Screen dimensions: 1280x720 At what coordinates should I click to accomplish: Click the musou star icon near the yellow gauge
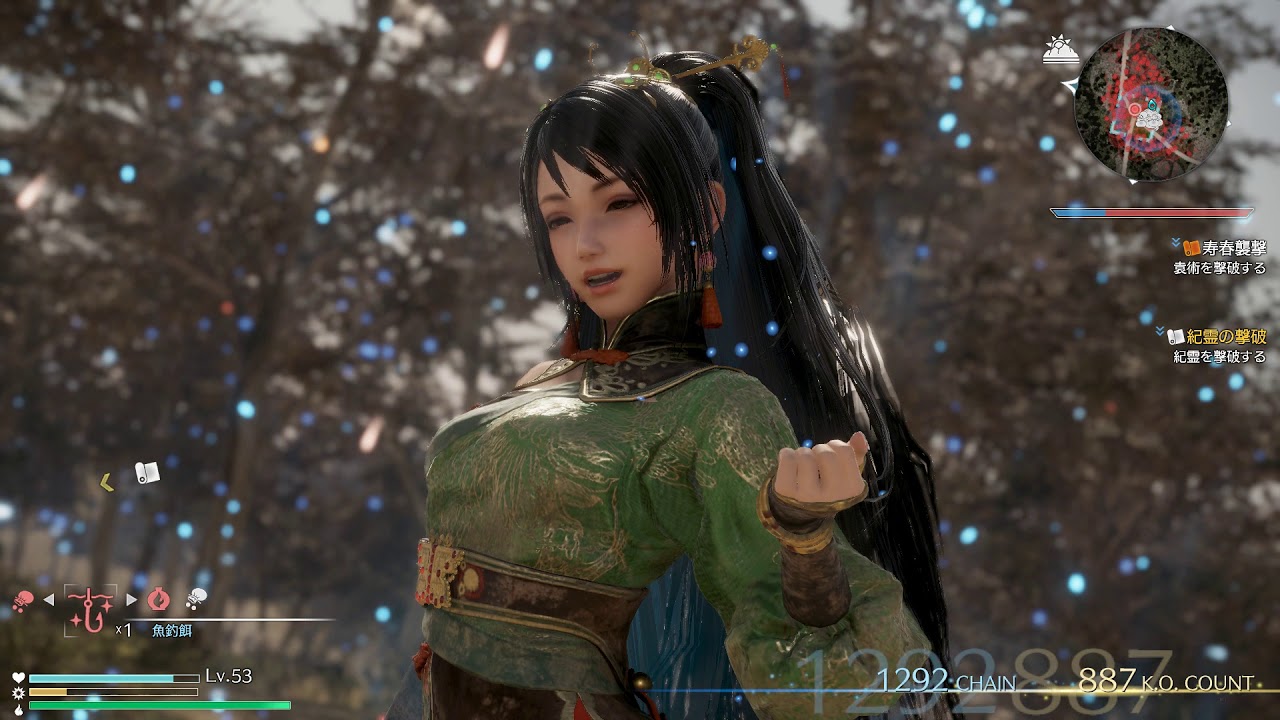tap(18, 691)
